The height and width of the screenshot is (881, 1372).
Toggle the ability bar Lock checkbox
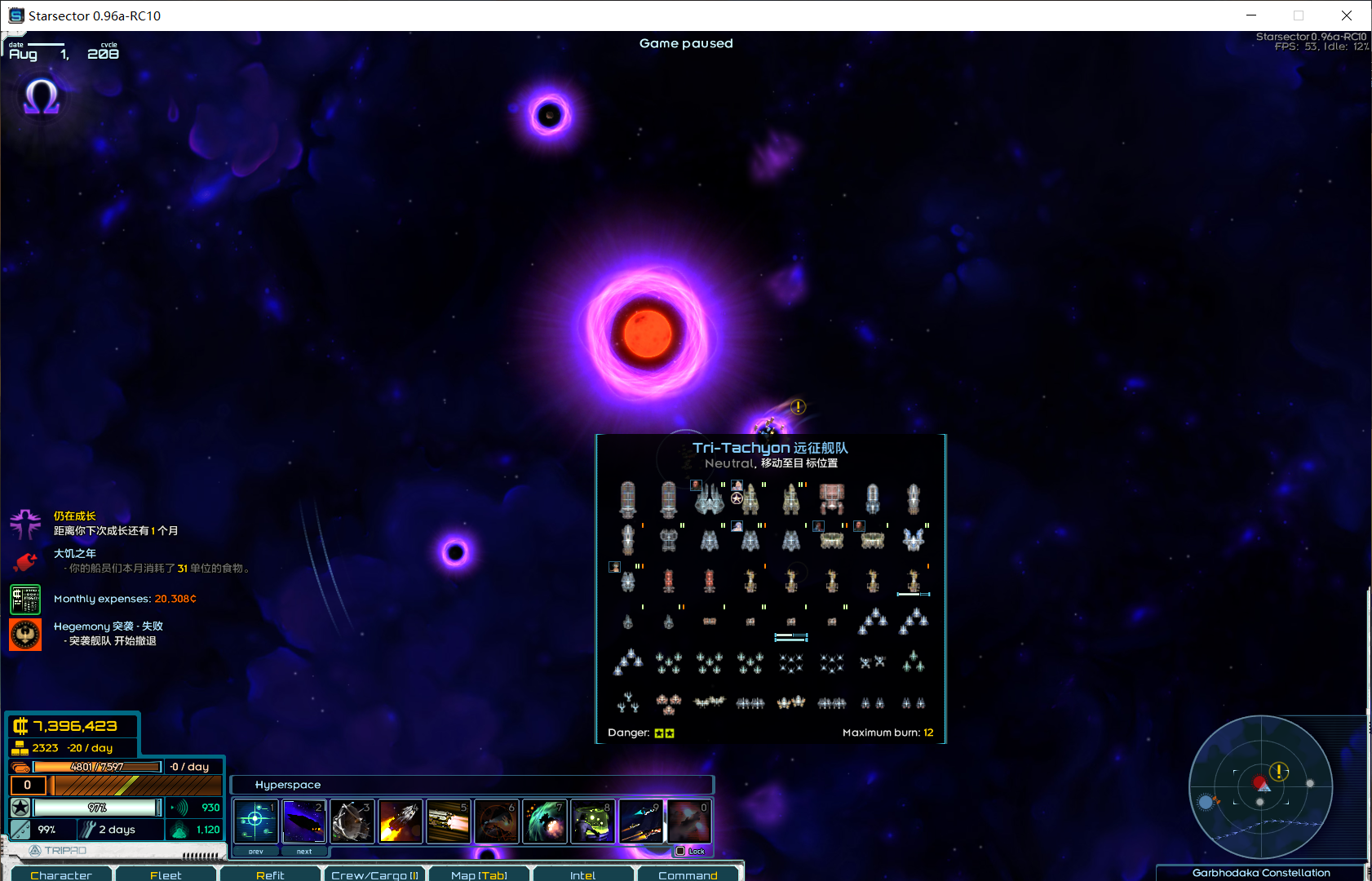coord(680,851)
